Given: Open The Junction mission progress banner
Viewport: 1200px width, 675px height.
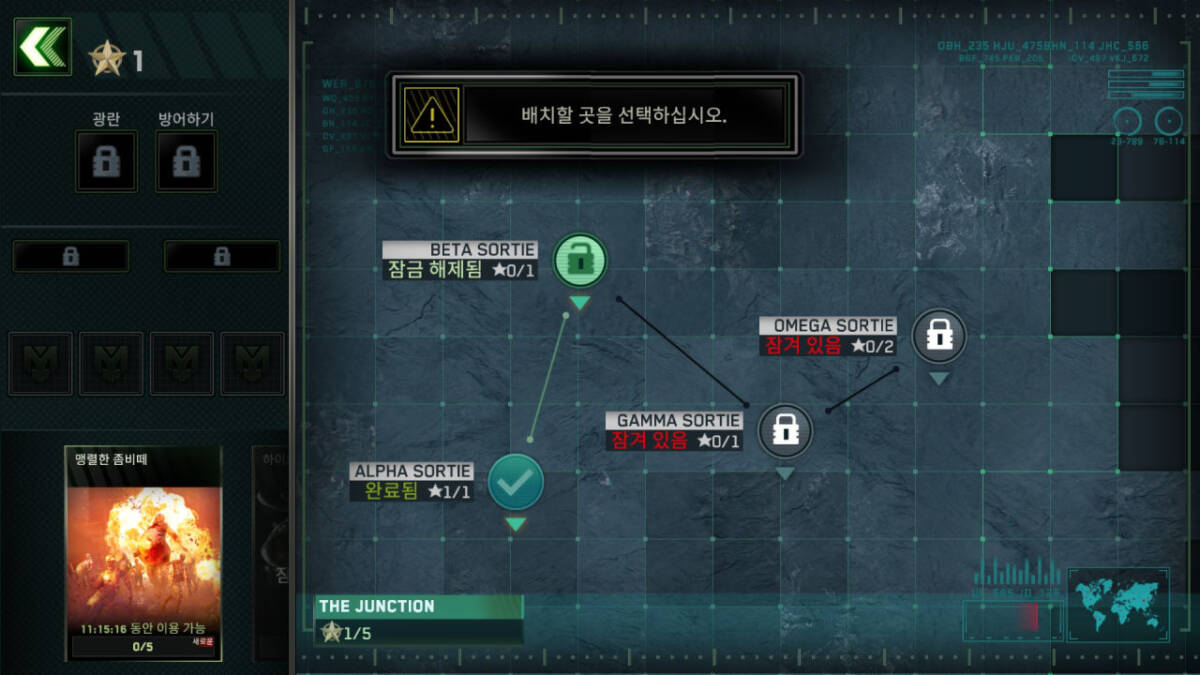Looking at the screenshot, I should (419, 619).
